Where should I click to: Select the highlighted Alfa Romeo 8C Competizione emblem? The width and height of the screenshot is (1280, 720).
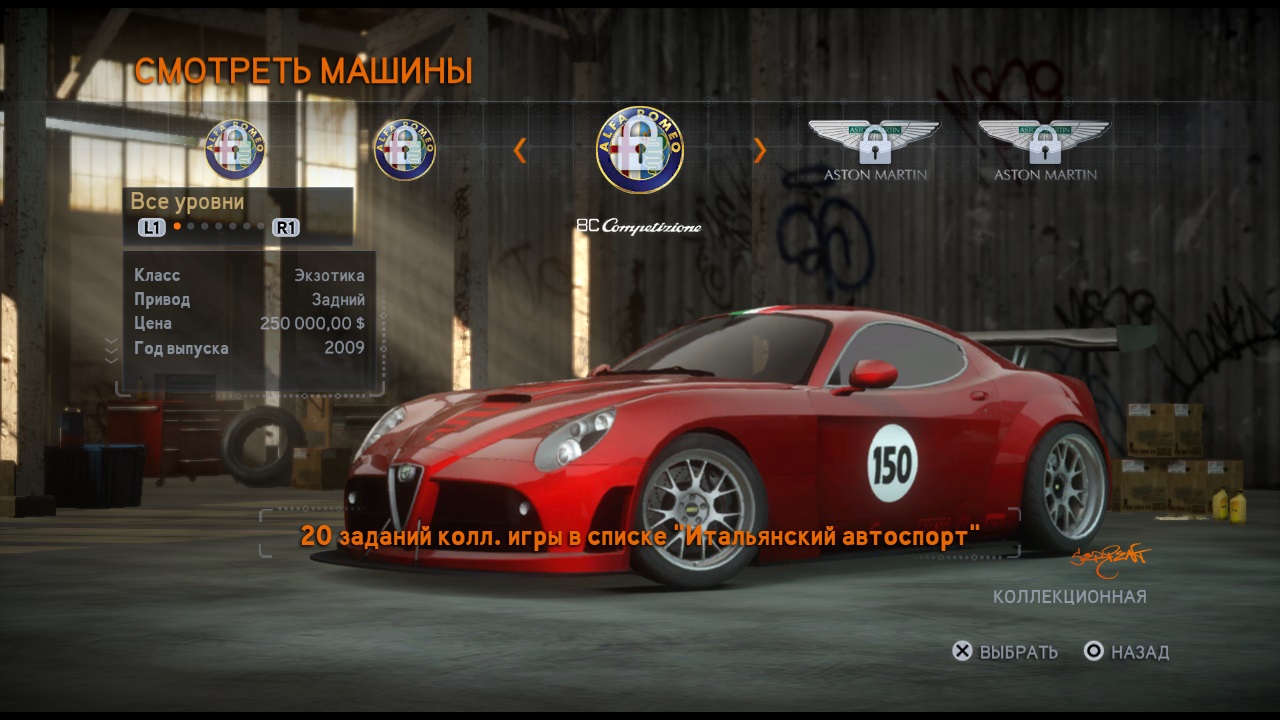coord(640,150)
